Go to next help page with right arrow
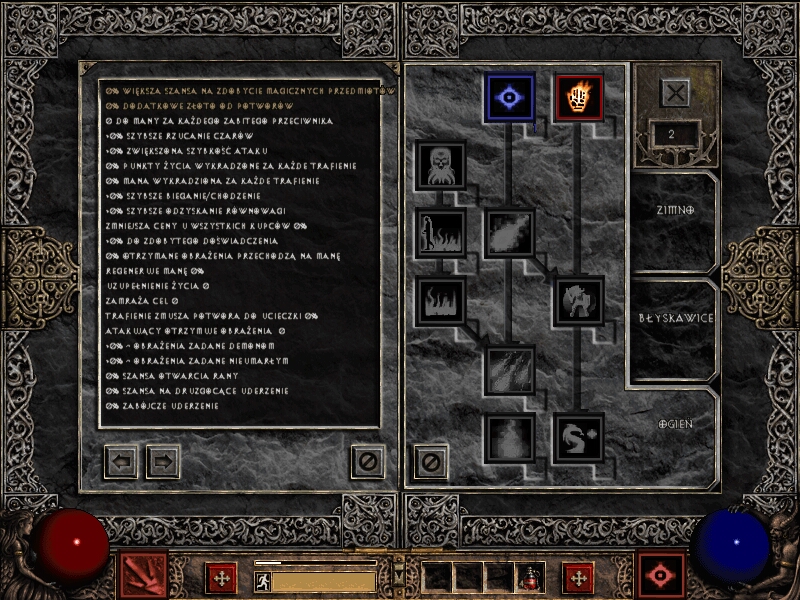 point(163,461)
